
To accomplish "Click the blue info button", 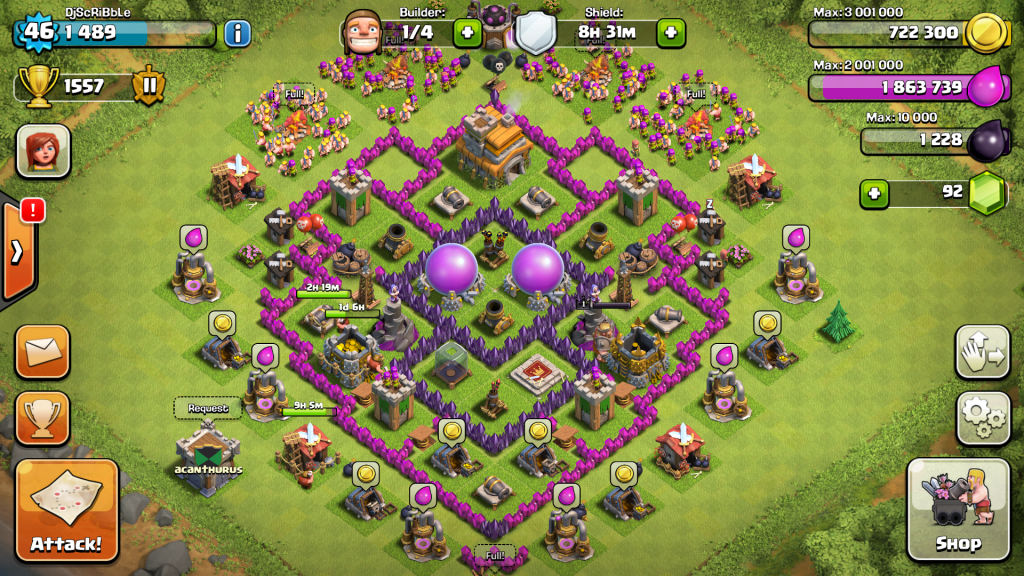I will [237, 33].
